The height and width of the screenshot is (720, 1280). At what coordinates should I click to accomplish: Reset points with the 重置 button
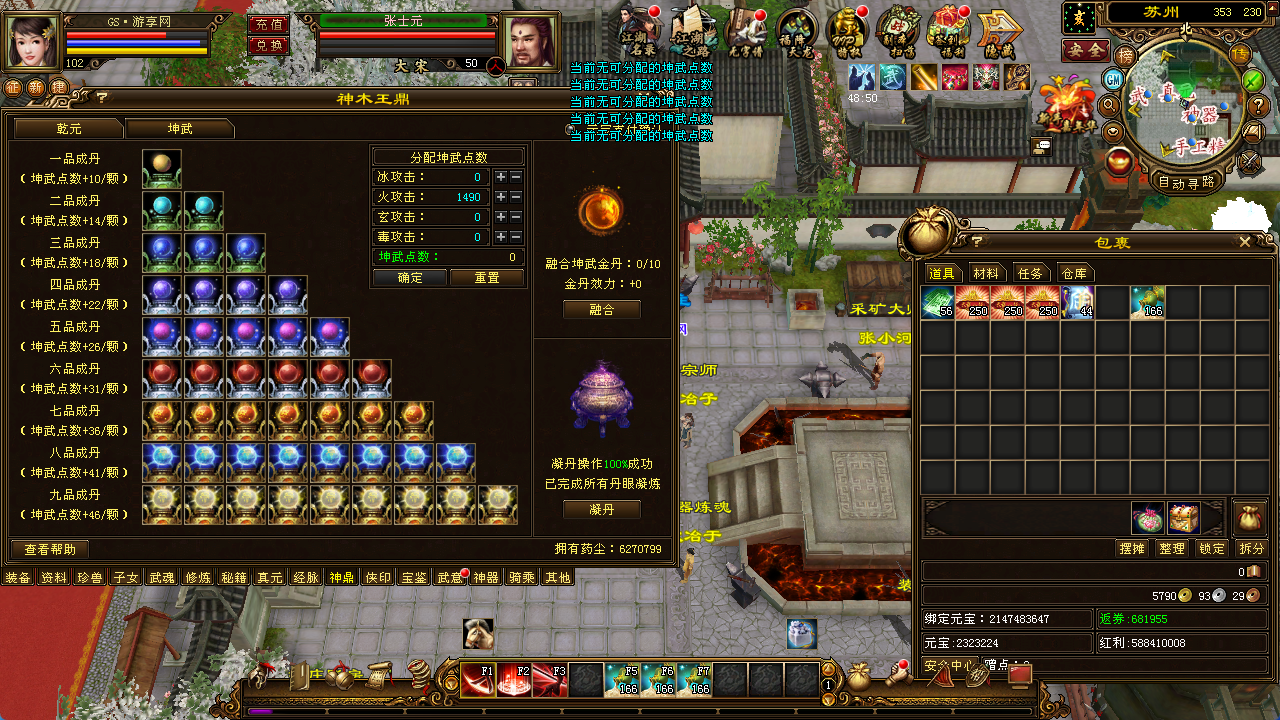[x=487, y=278]
